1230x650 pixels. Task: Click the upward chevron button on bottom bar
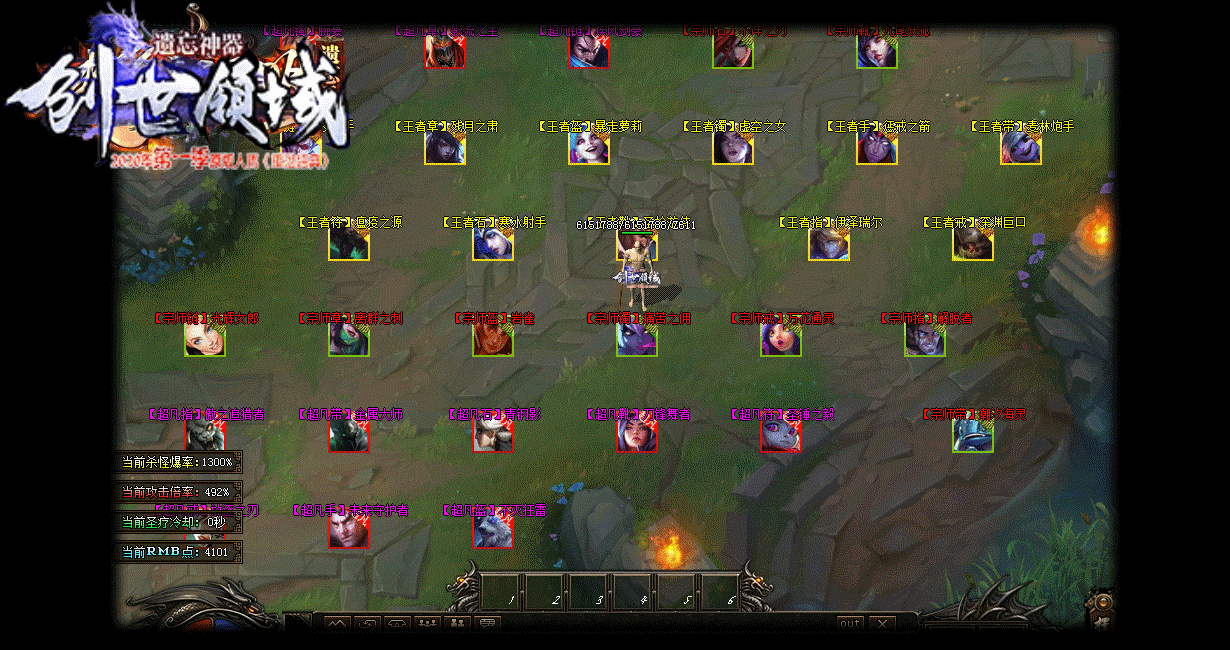coord(337,624)
